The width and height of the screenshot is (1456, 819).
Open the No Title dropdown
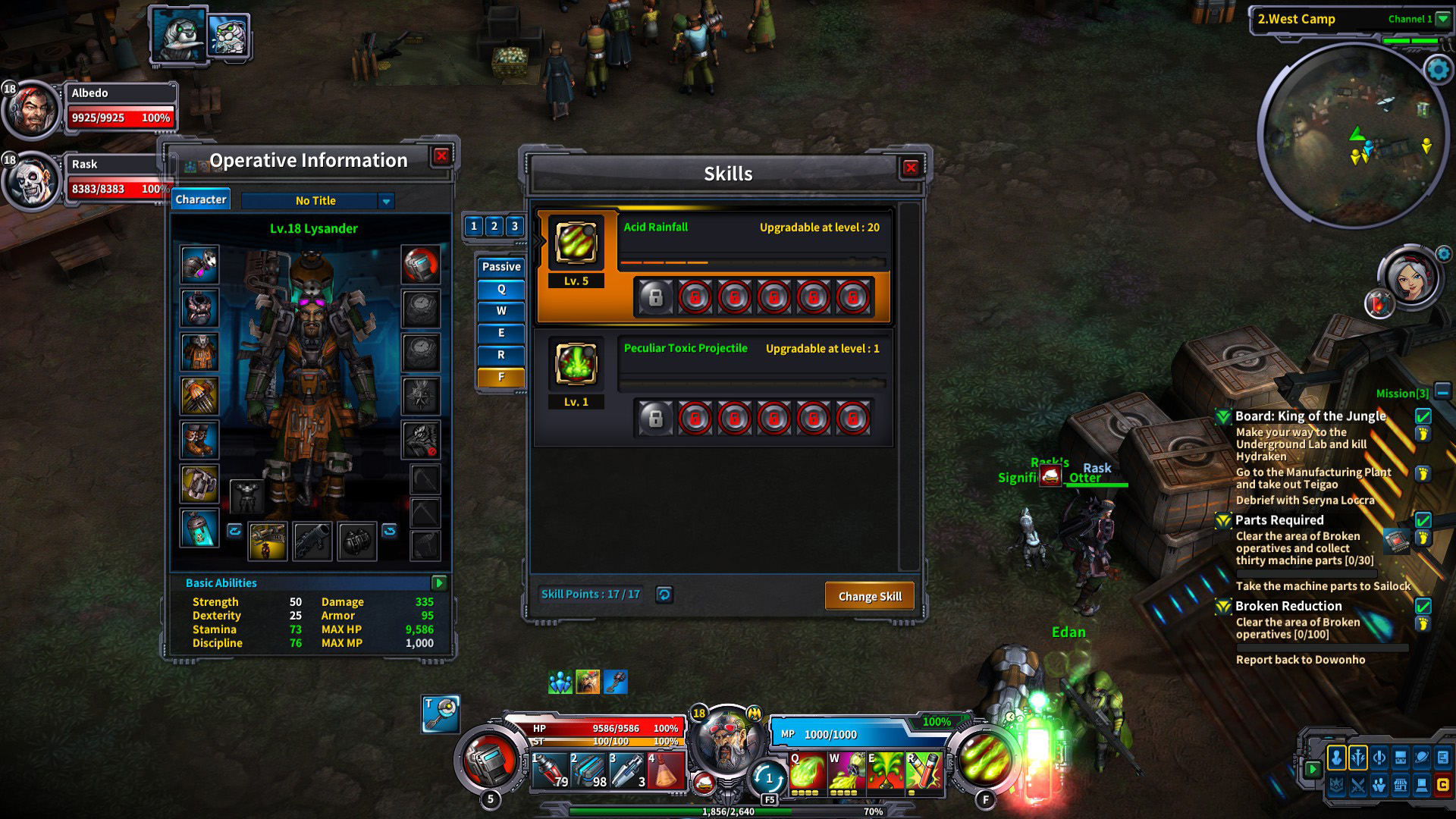tap(386, 201)
